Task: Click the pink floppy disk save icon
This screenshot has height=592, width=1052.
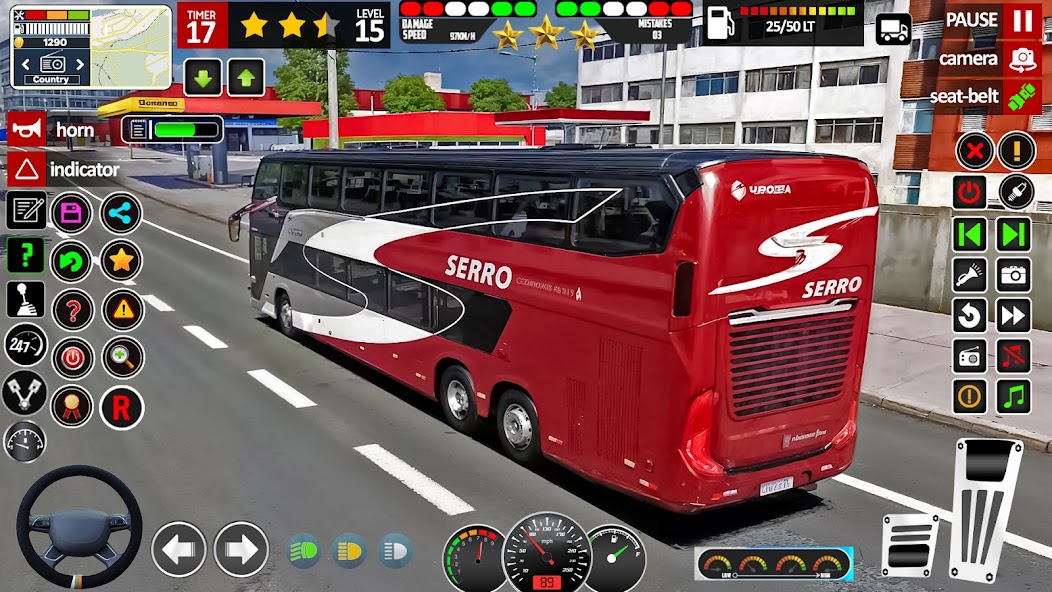Action: coord(71,212)
